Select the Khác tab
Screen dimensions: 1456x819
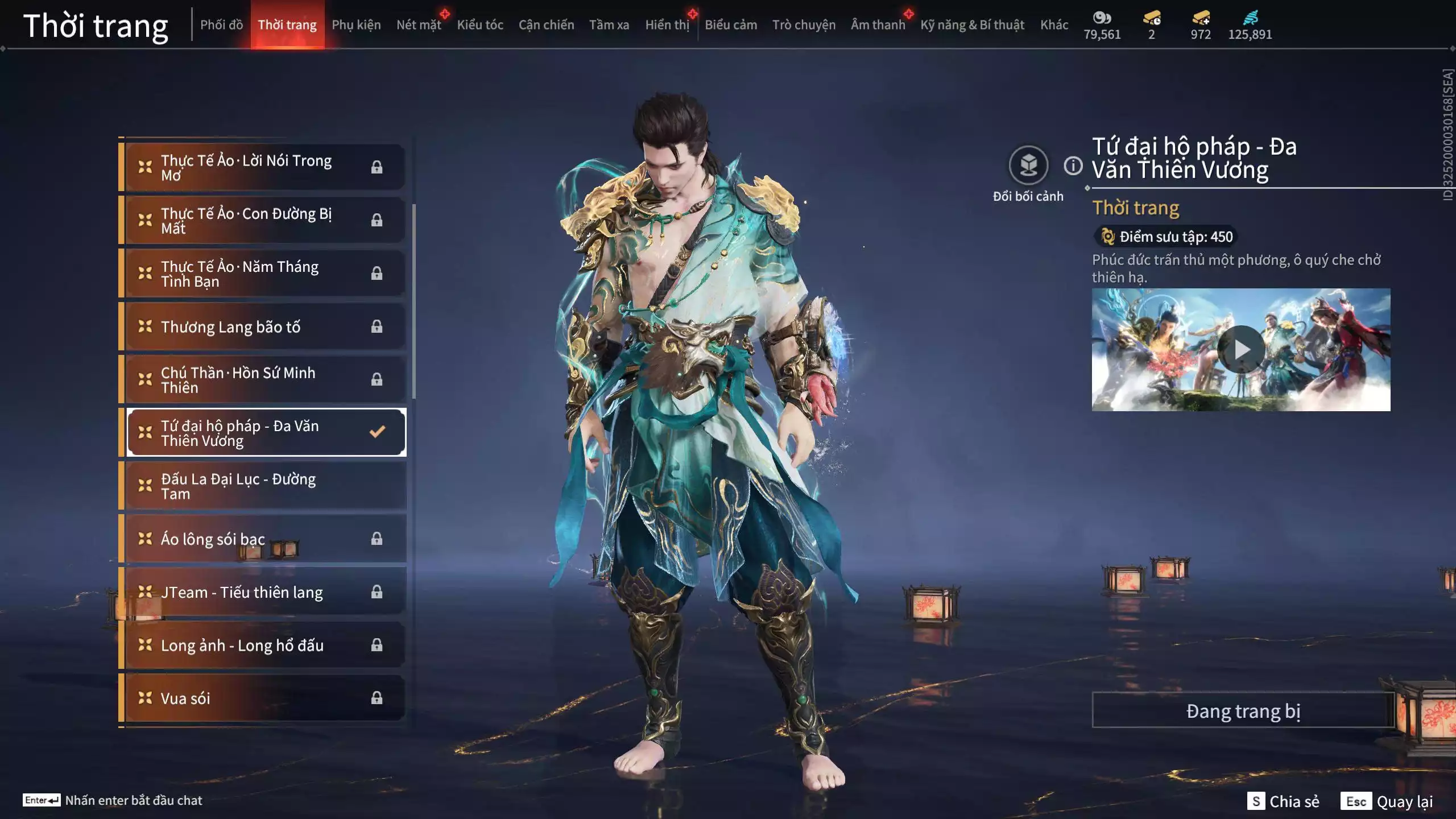pyautogui.click(x=1054, y=25)
